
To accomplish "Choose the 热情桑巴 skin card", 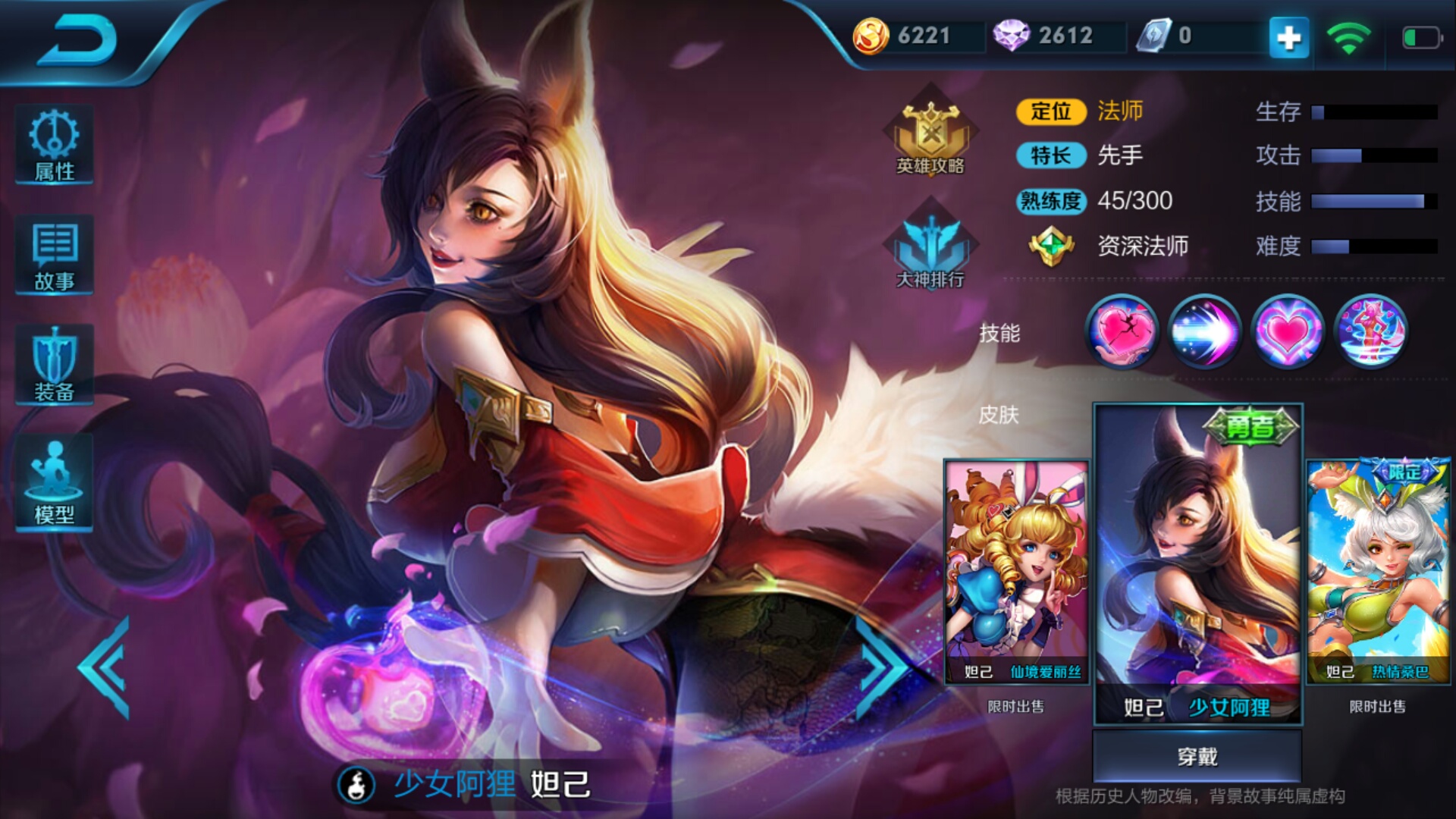I will [x=1378, y=573].
